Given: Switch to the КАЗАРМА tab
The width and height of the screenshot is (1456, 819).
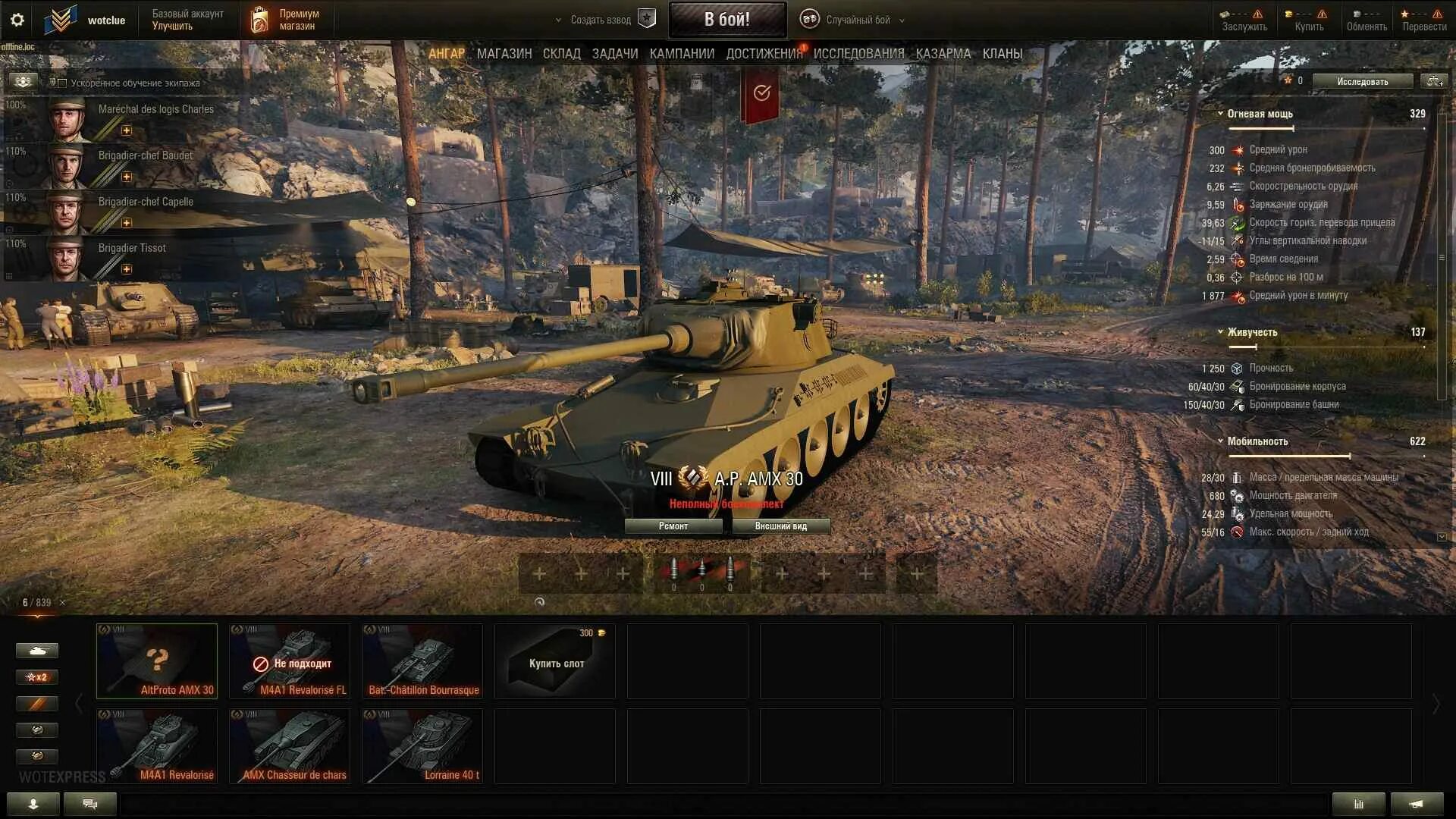Looking at the screenshot, I should click(943, 54).
